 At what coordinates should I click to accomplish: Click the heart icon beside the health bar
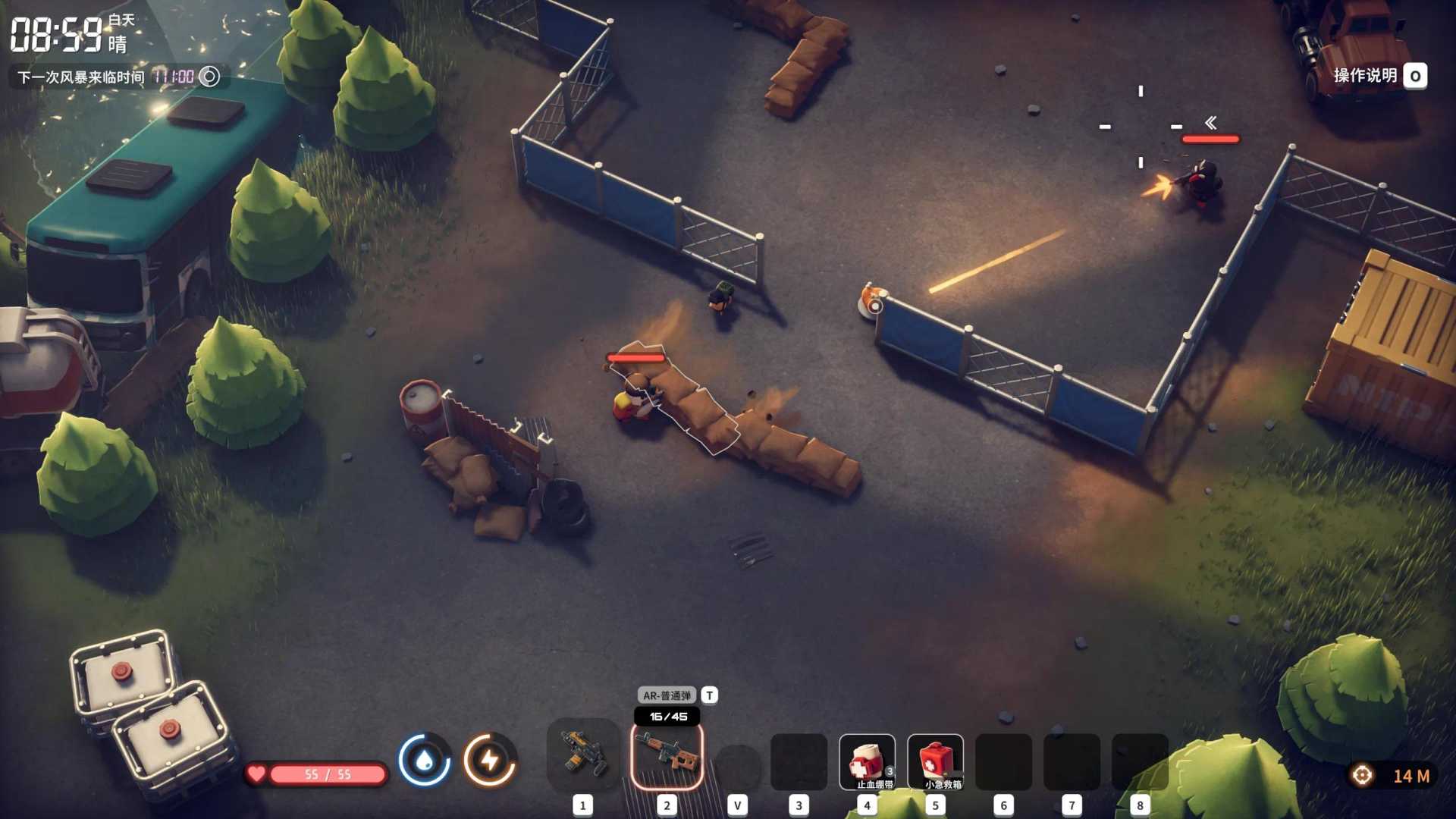click(259, 774)
